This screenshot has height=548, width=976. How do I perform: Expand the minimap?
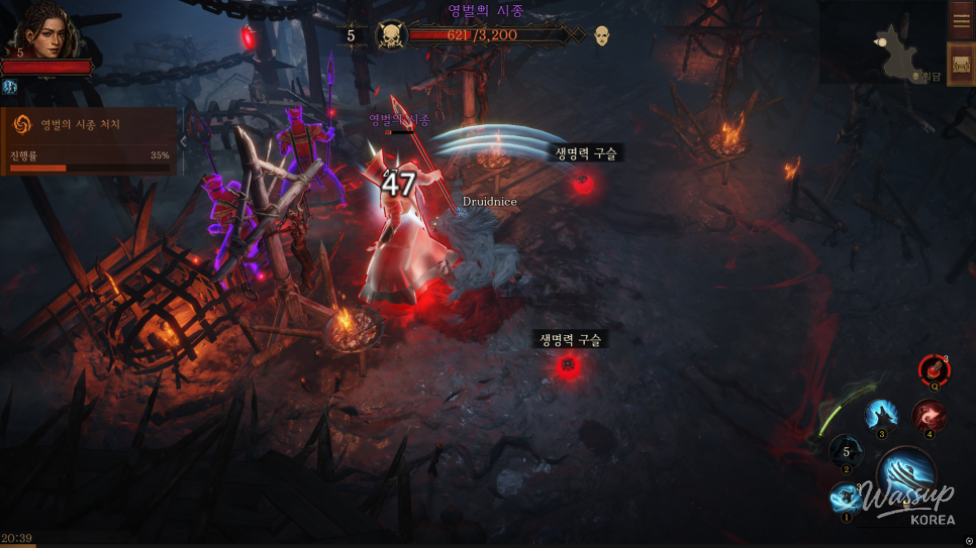coord(883,45)
